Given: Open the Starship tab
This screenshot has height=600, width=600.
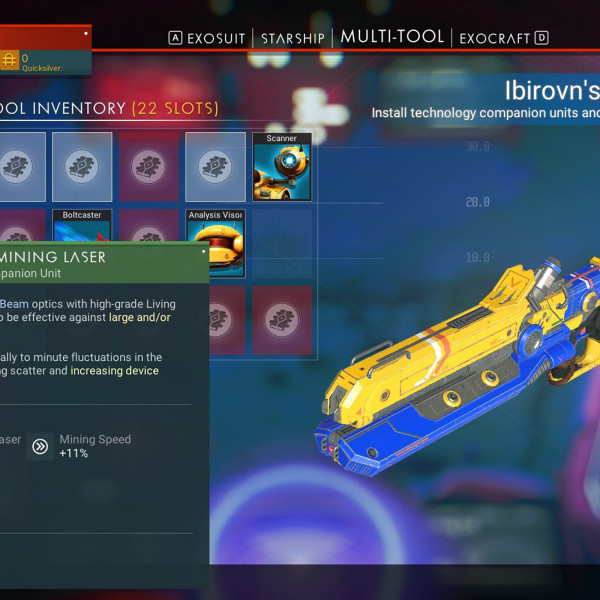Looking at the screenshot, I should tap(293, 38).
